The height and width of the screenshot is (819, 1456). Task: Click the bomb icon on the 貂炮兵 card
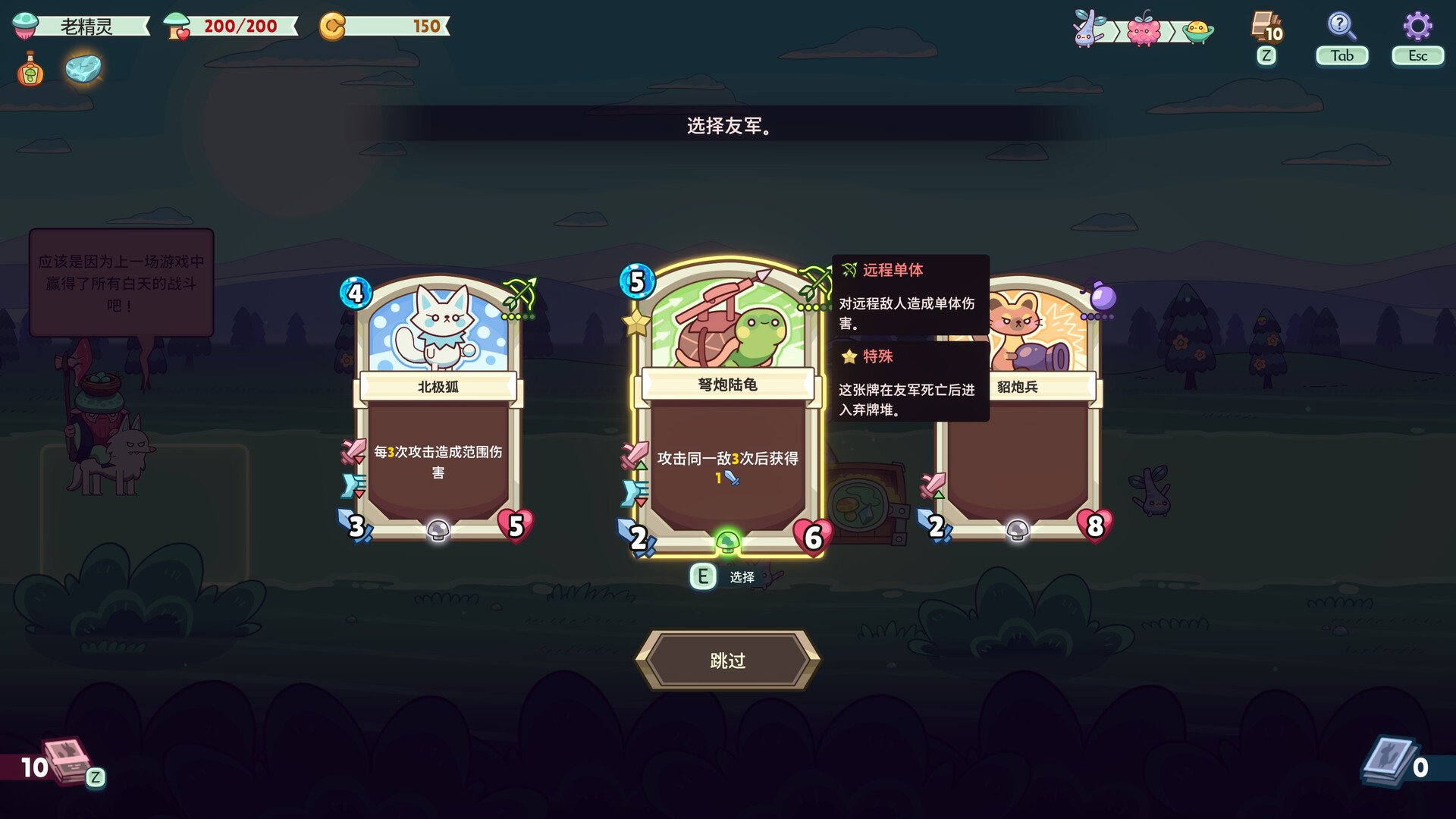tap(1104, 295)
